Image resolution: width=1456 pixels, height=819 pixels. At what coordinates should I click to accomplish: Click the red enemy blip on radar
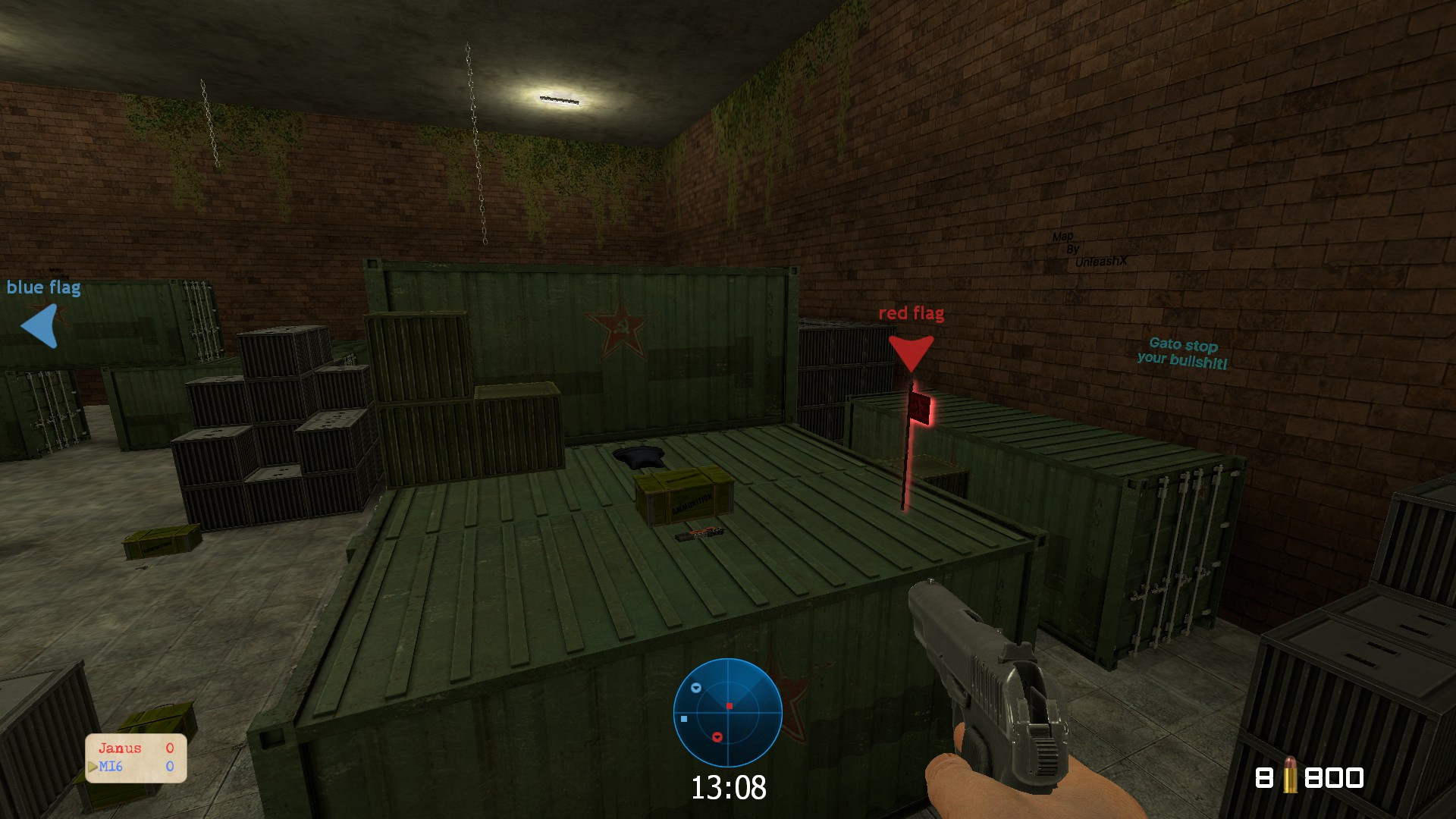[717, 737]
